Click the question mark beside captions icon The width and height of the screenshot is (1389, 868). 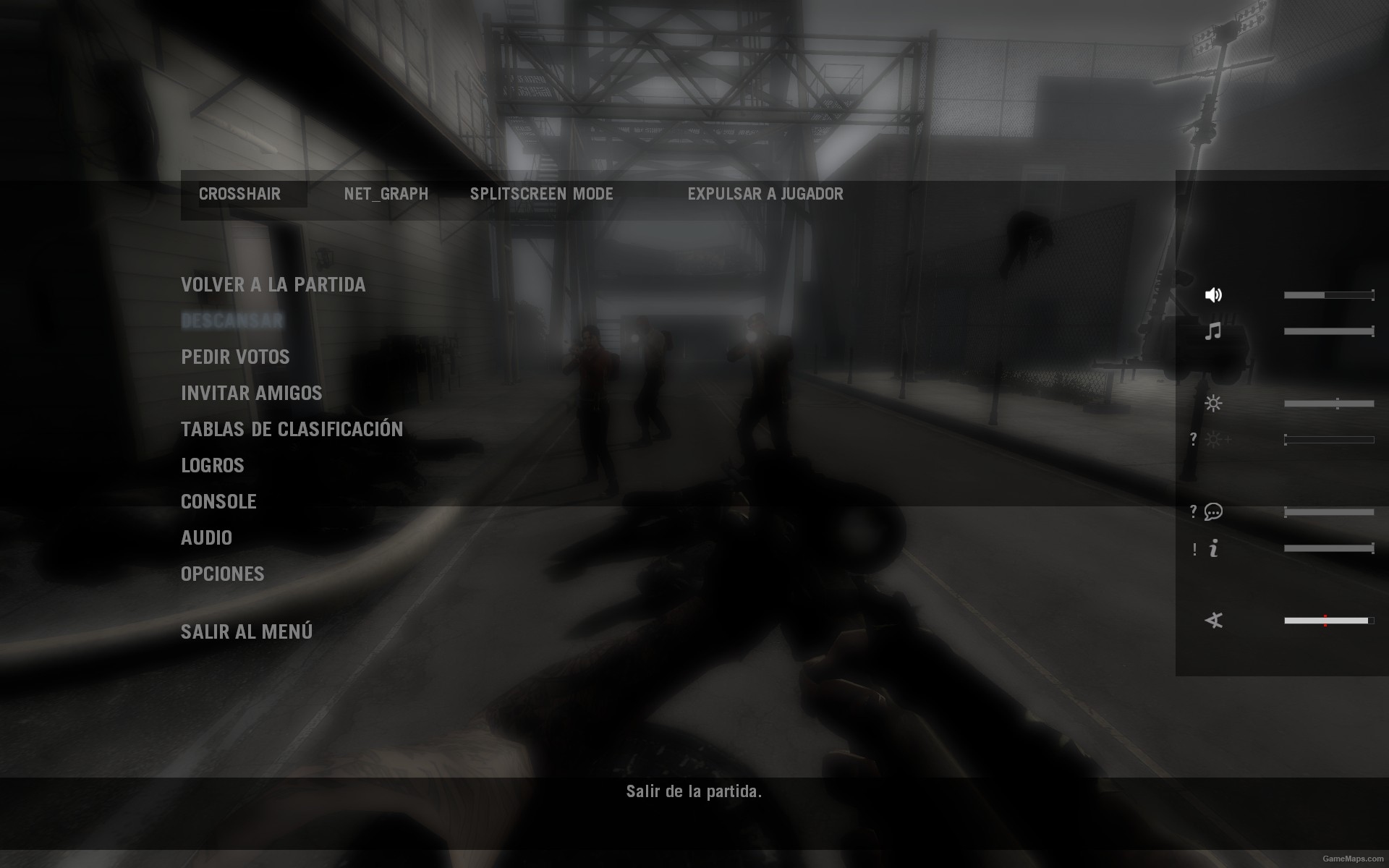pos(1194,511)
